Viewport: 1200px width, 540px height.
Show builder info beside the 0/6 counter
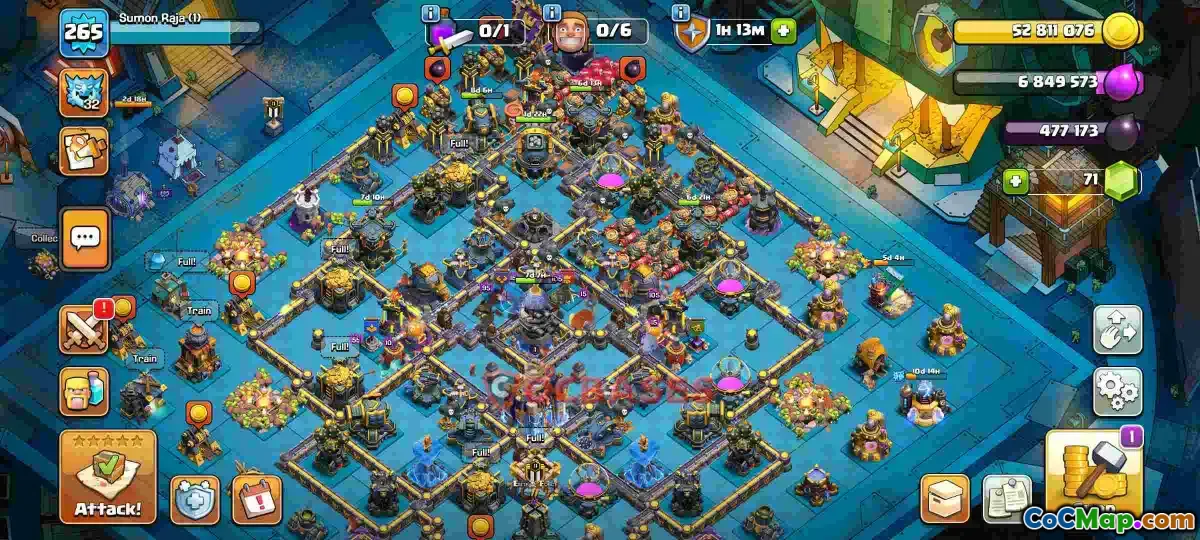[x=551, y=14]
